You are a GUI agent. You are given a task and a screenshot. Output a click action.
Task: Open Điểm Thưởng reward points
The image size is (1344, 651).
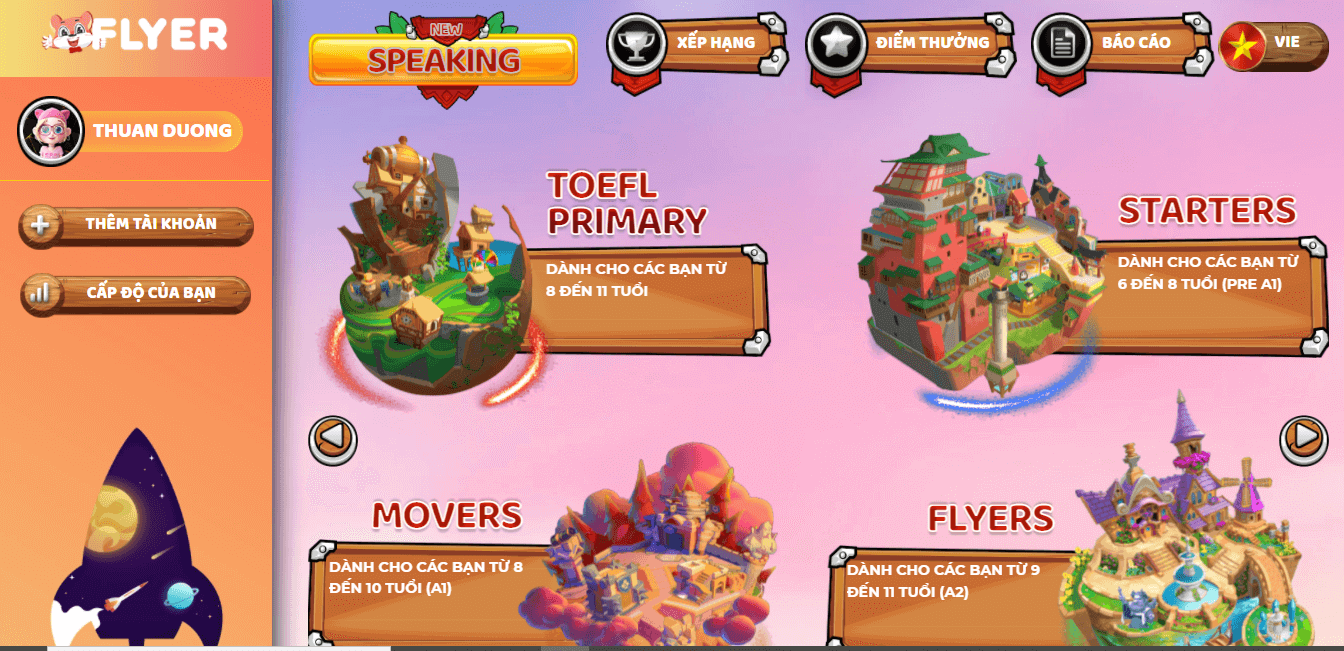(909, 44)
